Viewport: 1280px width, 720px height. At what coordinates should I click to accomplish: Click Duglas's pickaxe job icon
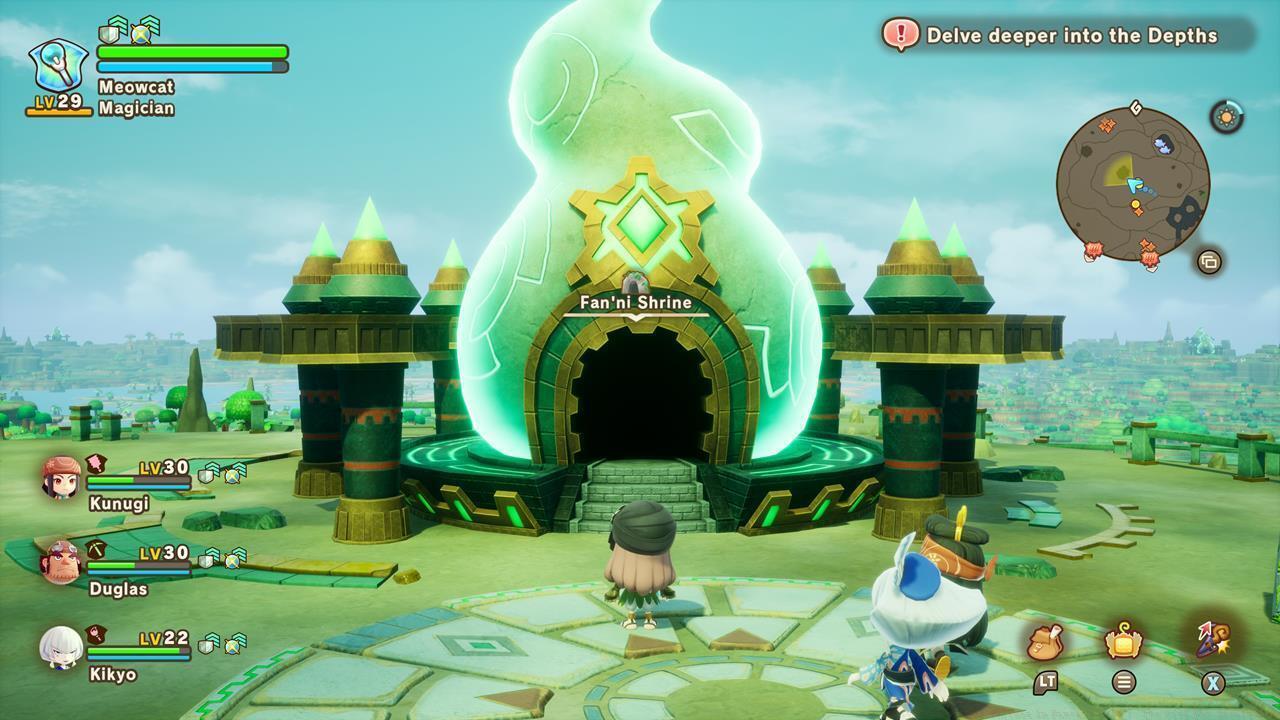click(96, 547)
